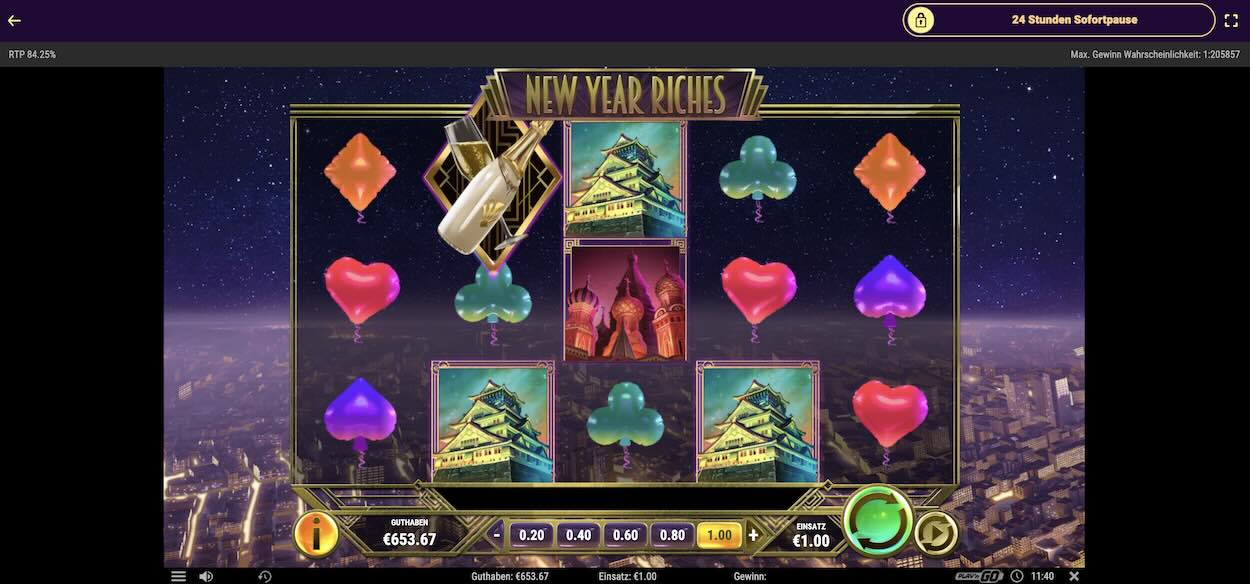Toggle fullscreen mode

(1231, 20)
